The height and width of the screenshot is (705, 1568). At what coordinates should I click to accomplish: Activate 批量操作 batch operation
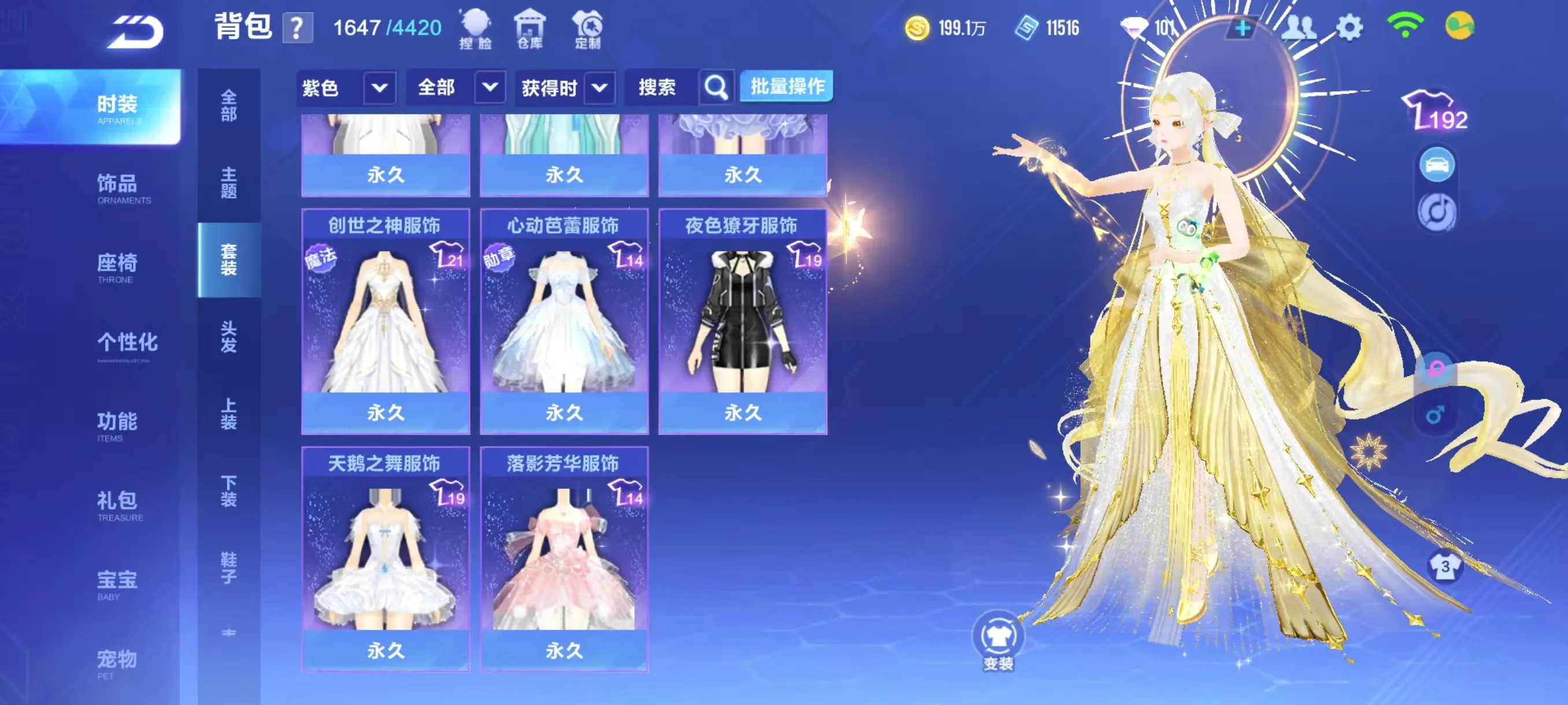coord(786,87)
